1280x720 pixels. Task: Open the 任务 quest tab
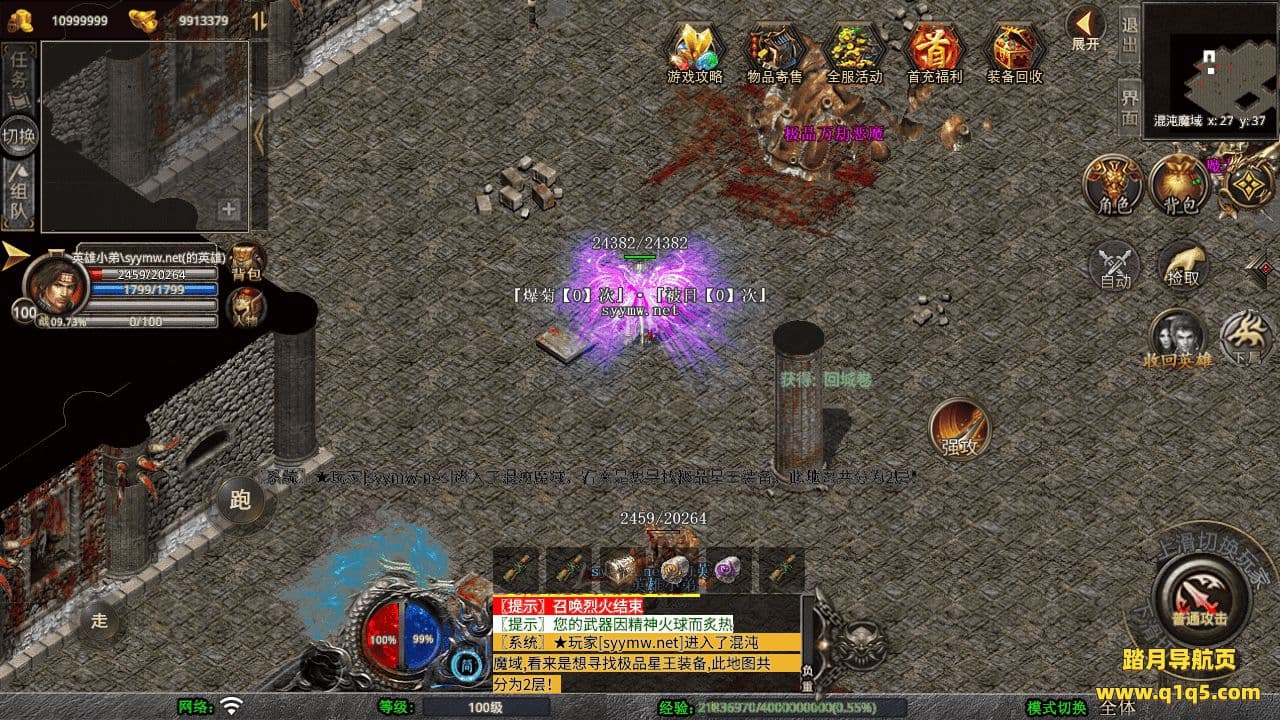(19, 72)
